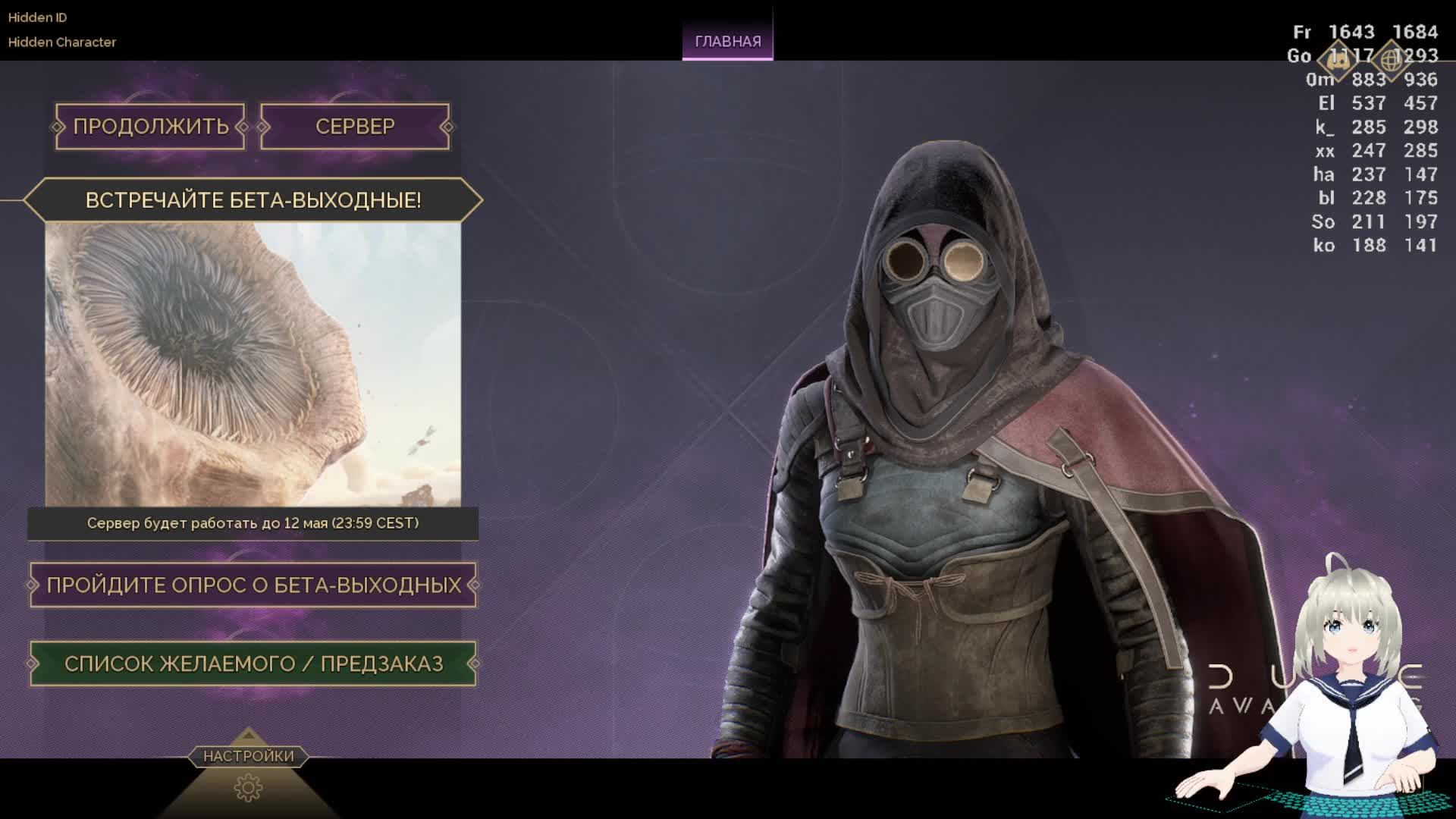Open the Discord link icon
The image size is (1456, 819).
1338,59
